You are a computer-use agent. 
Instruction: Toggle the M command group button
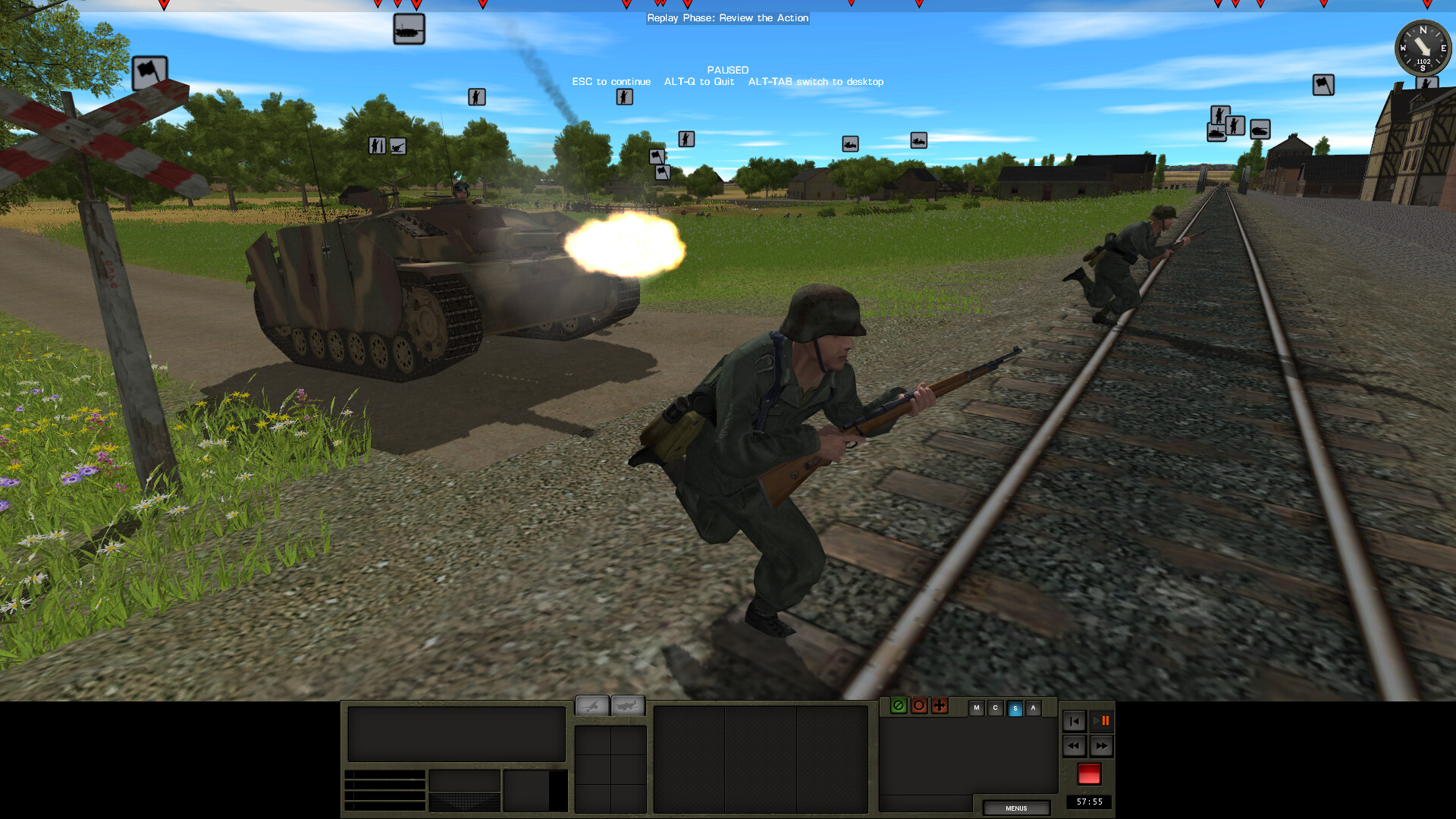977,708
